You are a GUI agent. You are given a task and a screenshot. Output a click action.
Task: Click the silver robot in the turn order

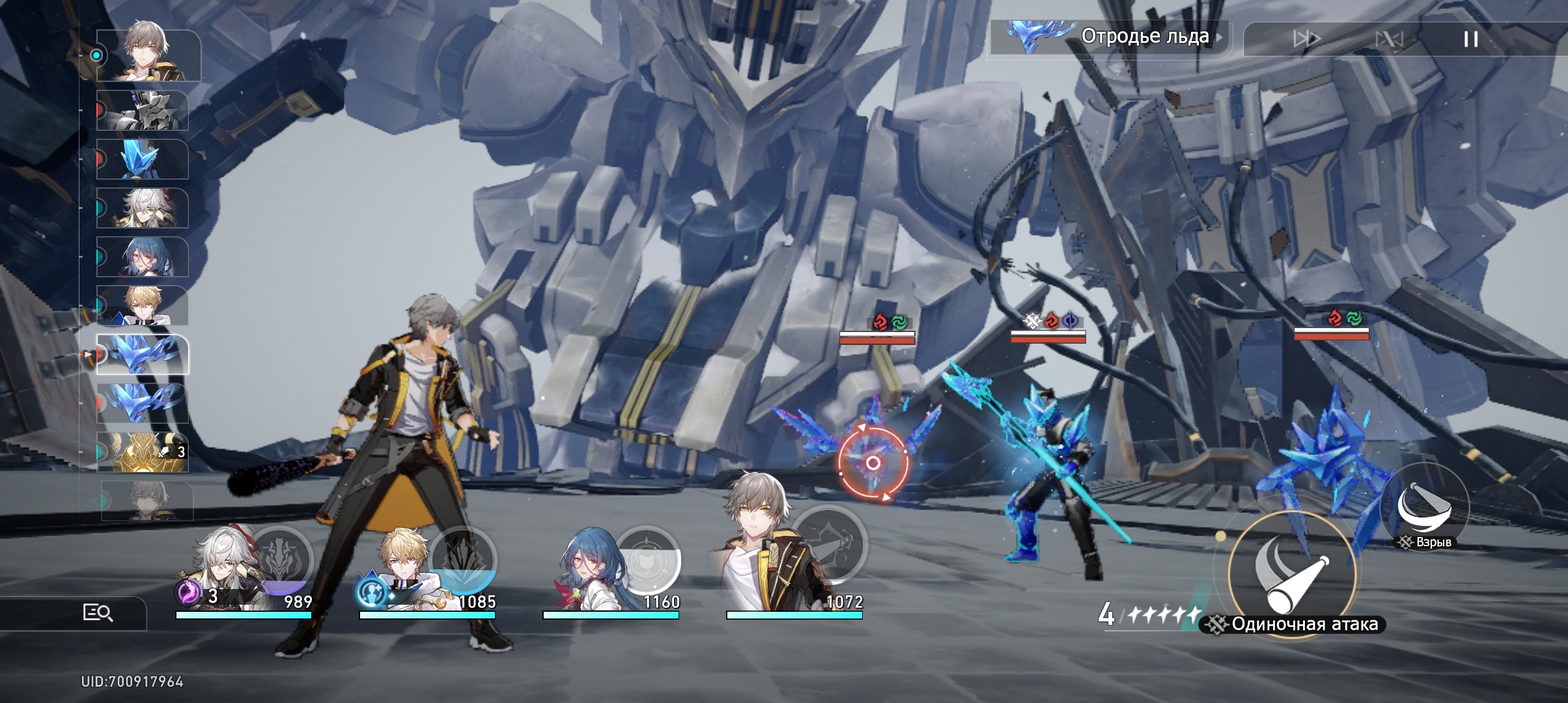(143, 111)
